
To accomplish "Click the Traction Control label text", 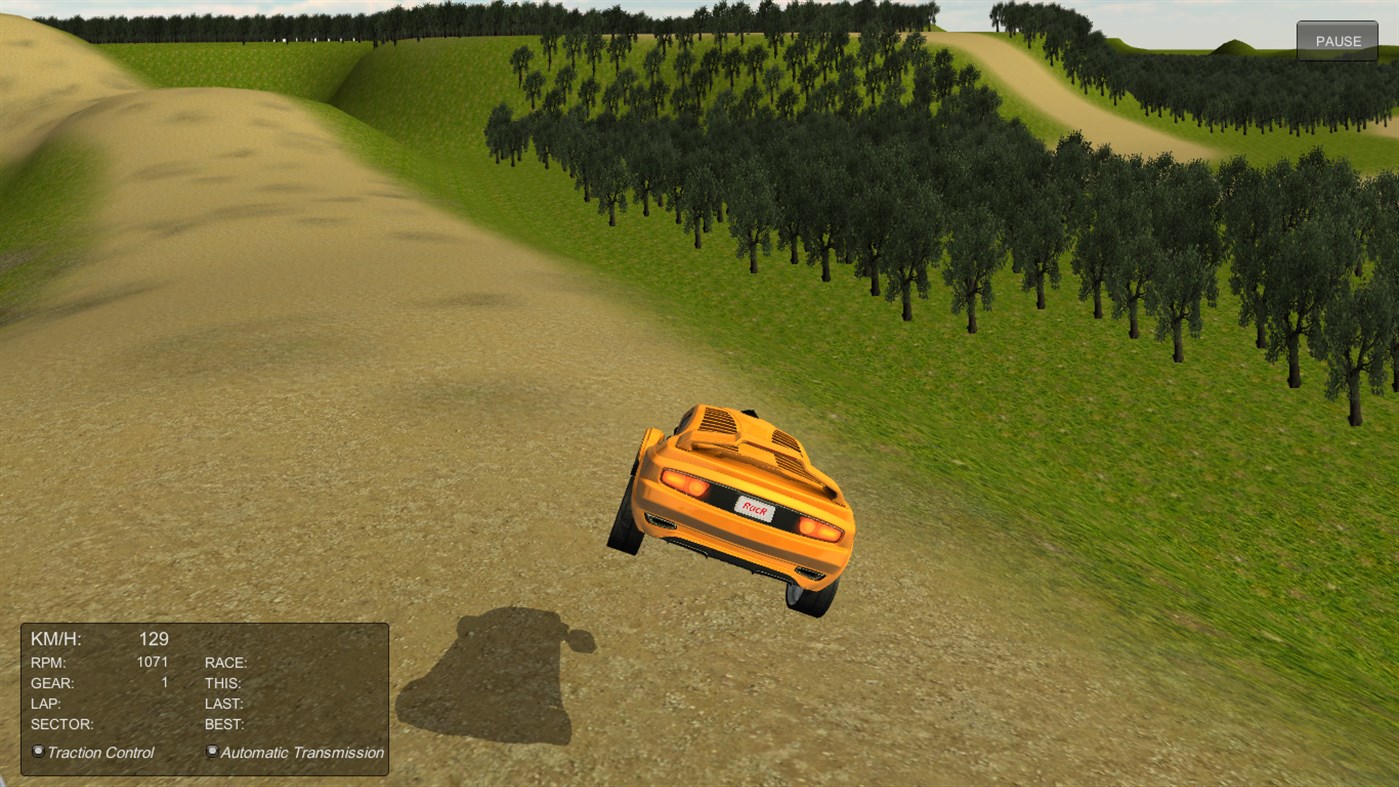I will pyautogui.click(x=100, y=751).
